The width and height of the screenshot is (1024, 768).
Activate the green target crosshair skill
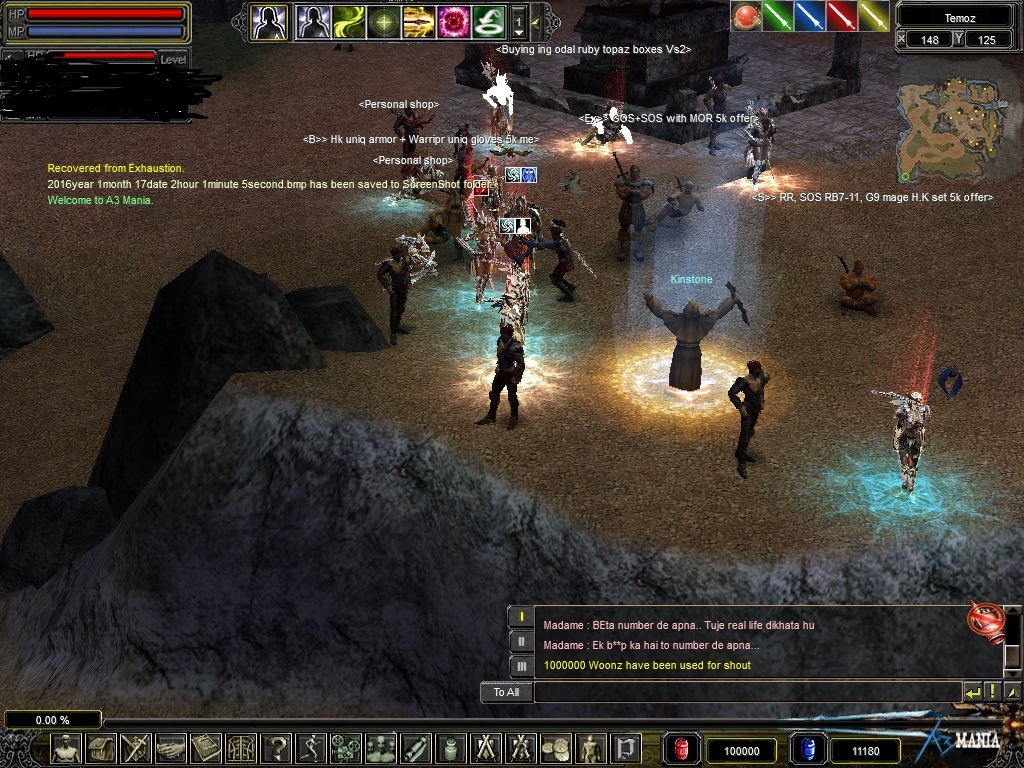(384, 21)
